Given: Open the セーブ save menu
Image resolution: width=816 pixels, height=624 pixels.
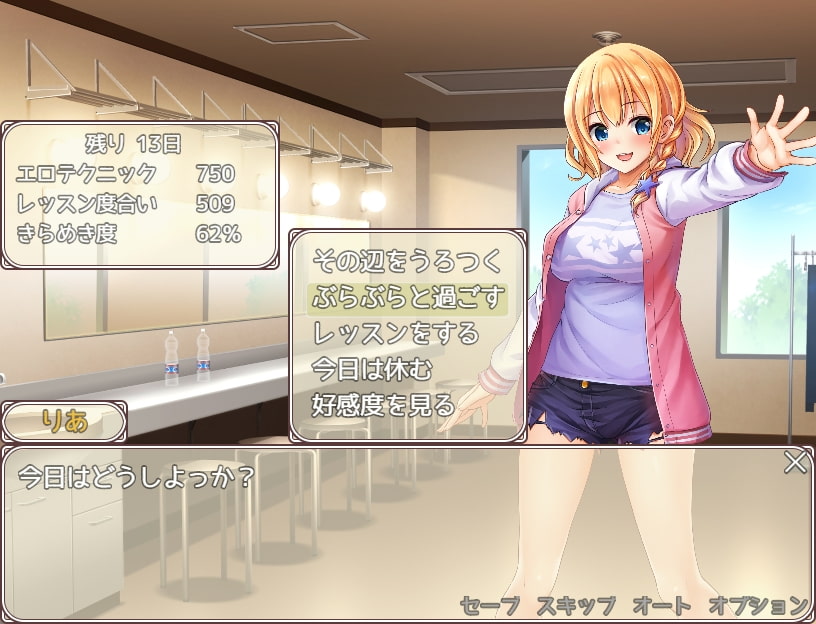Looking at the screenshot, I should pos(490,605).
